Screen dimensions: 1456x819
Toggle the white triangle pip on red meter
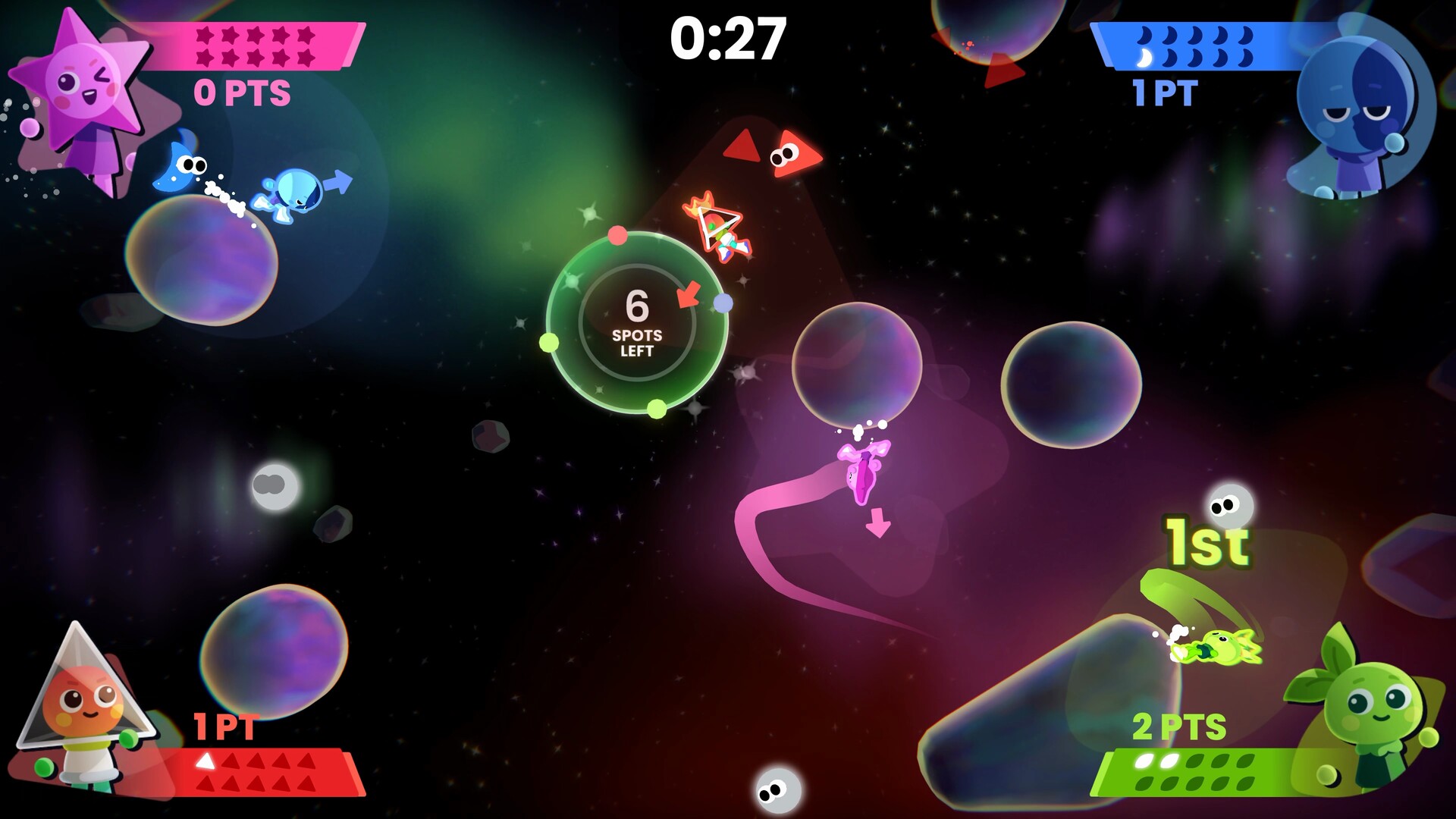[206, 761]
